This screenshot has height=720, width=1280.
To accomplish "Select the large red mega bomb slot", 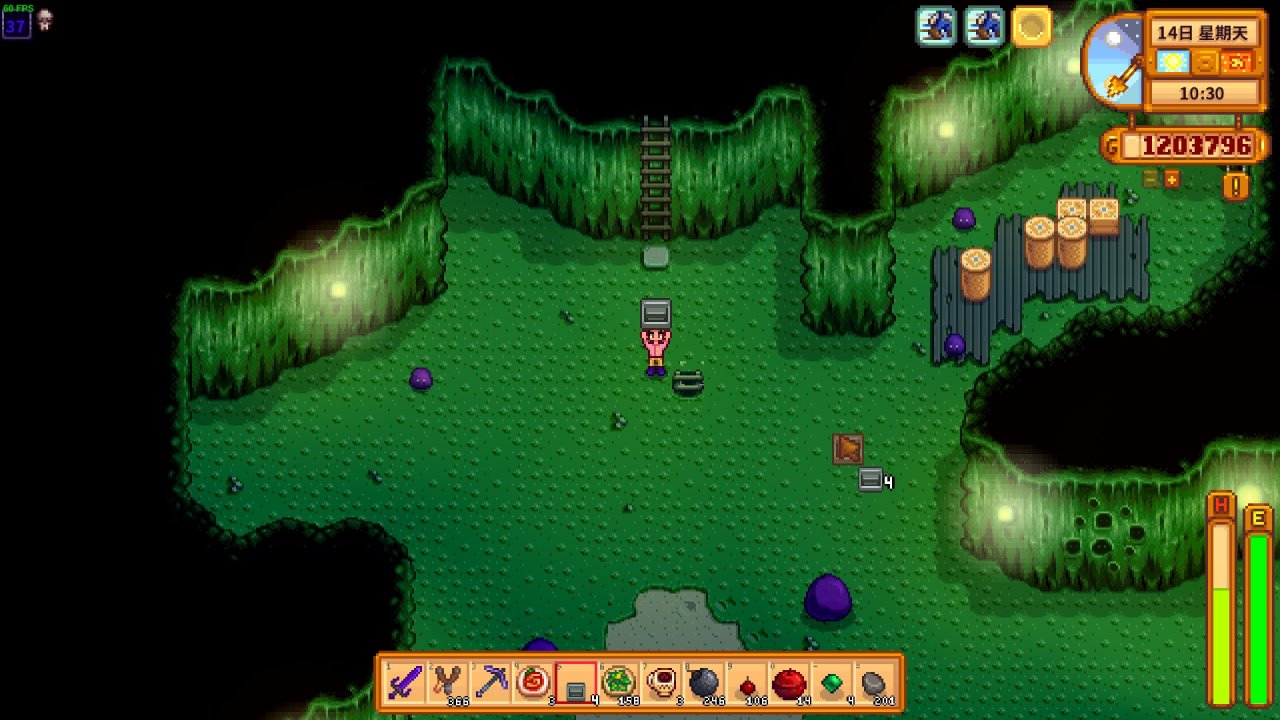I will pos(790,683).
